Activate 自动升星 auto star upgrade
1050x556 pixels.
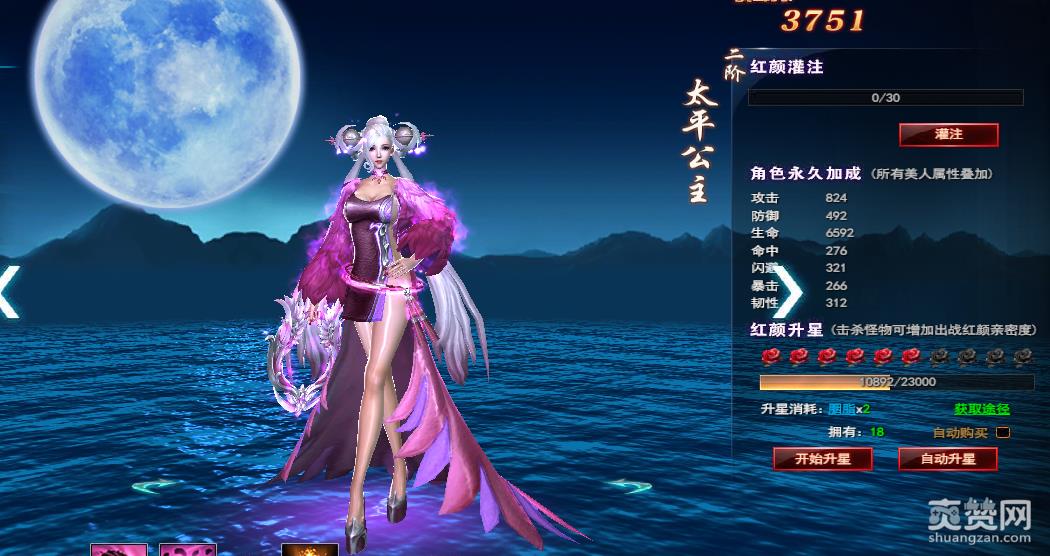948,459
